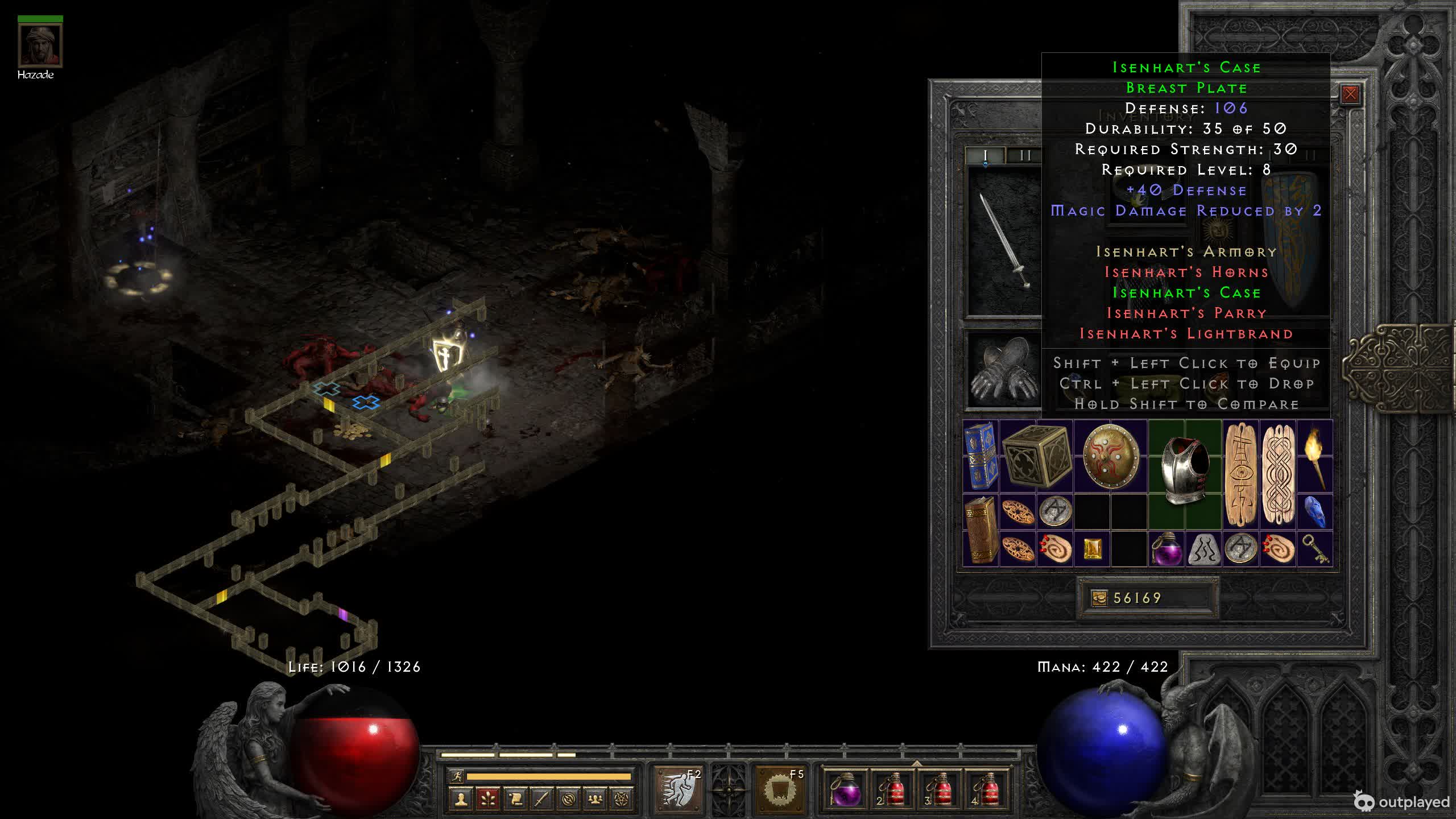Select the equipped sword slot

click(1004, 242)
